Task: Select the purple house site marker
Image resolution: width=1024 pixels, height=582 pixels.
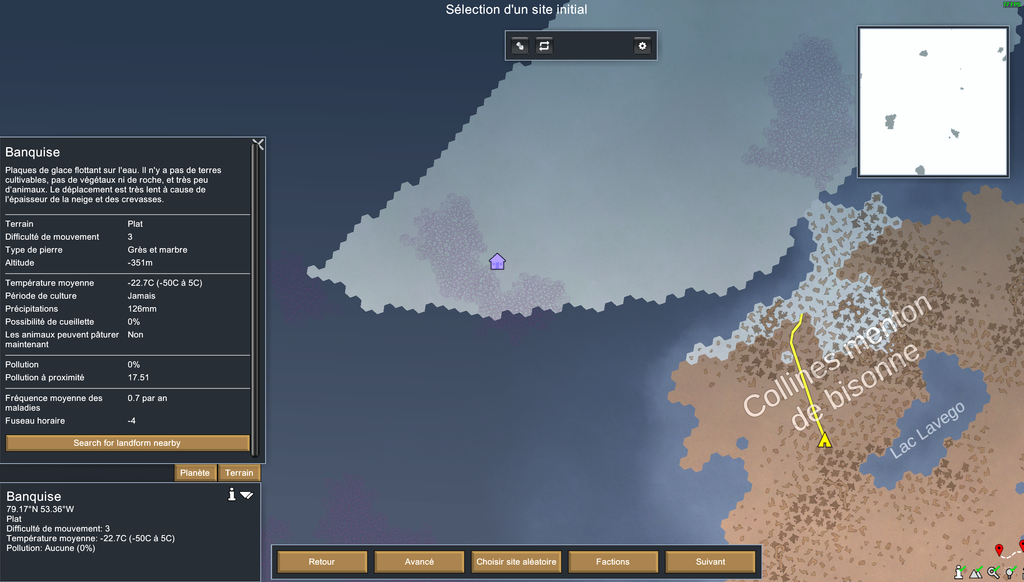Action: pos(497,262)
